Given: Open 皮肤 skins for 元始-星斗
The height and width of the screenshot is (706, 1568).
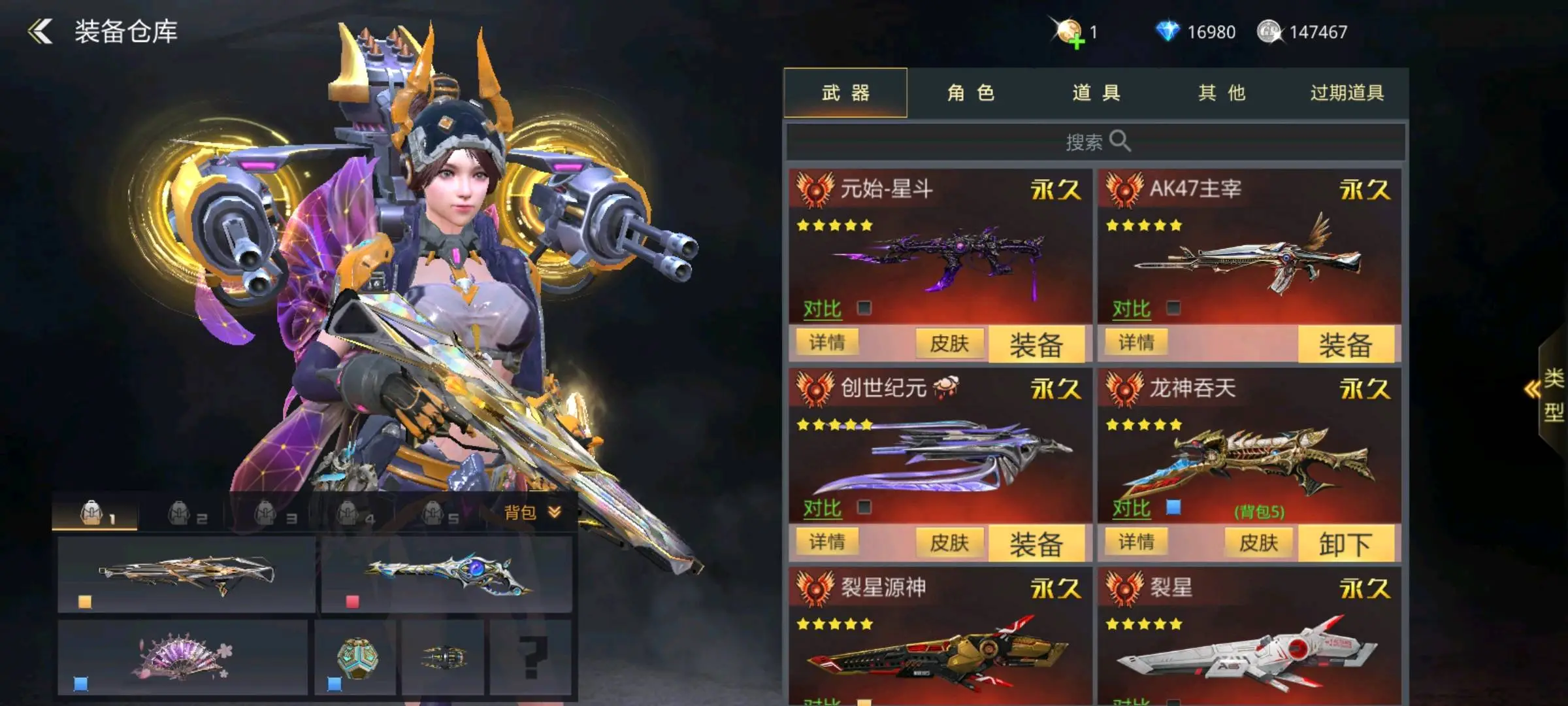Looking at the screenshot, I should pos(949,343).
